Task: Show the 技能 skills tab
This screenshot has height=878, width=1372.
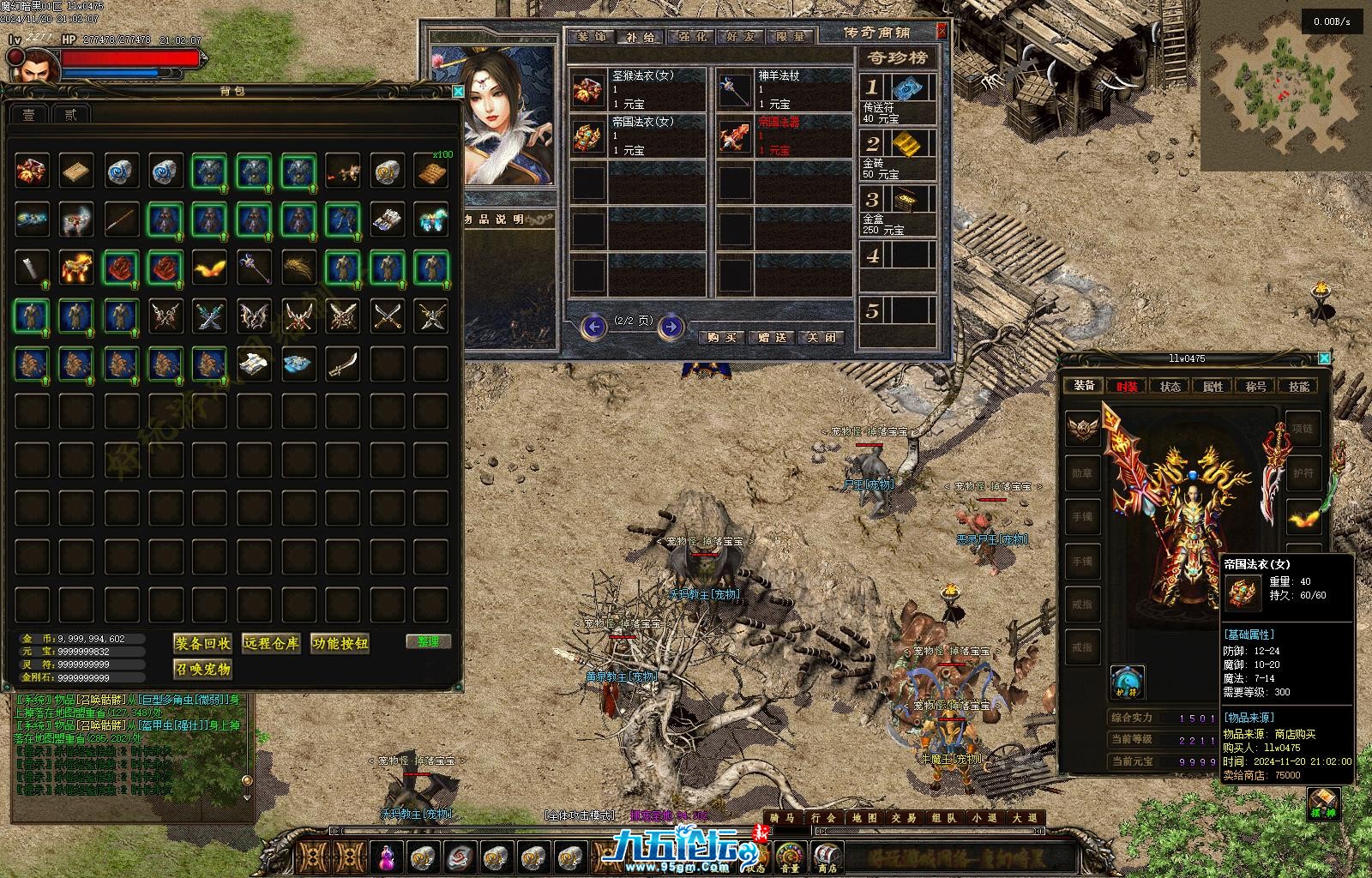Action: point(1298,386)
